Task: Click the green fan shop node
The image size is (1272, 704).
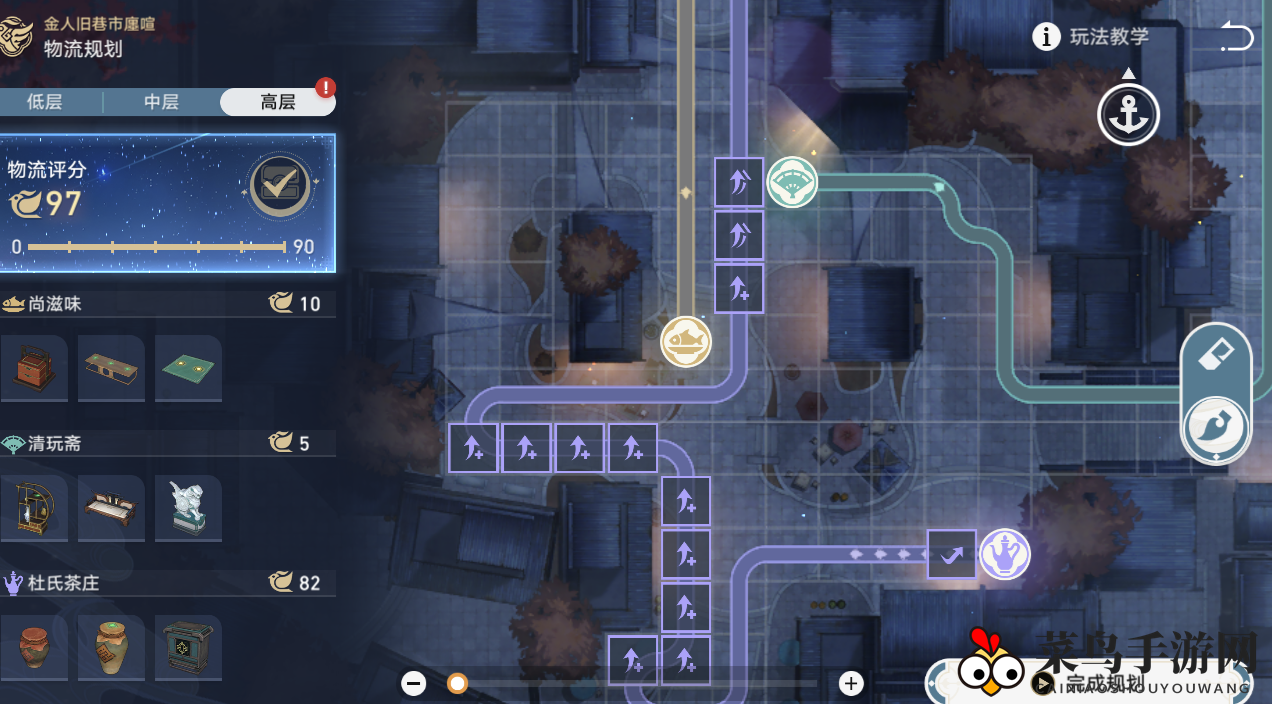Action: [x=792, y=183]
